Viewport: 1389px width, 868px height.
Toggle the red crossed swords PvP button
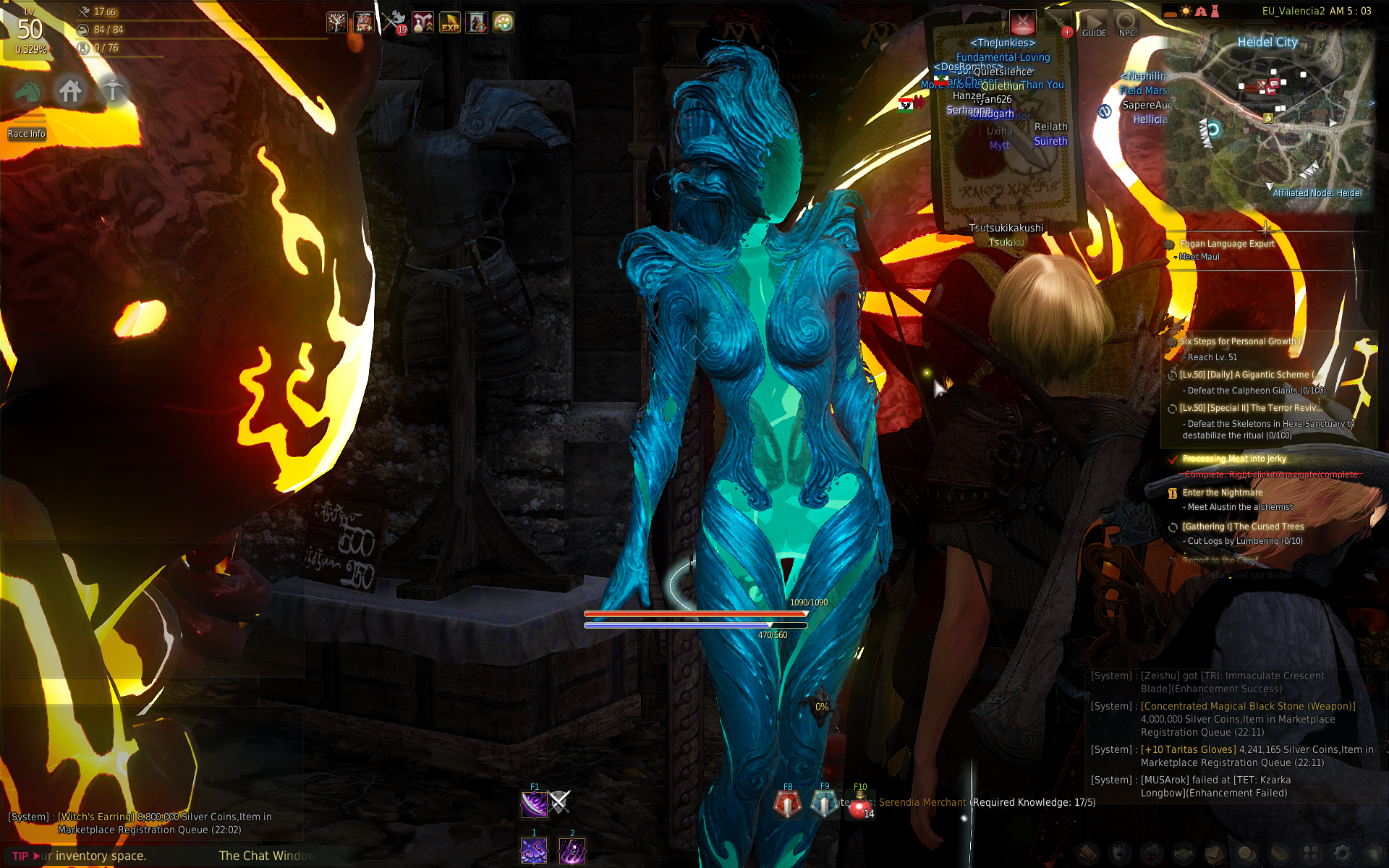point(1022,23)
